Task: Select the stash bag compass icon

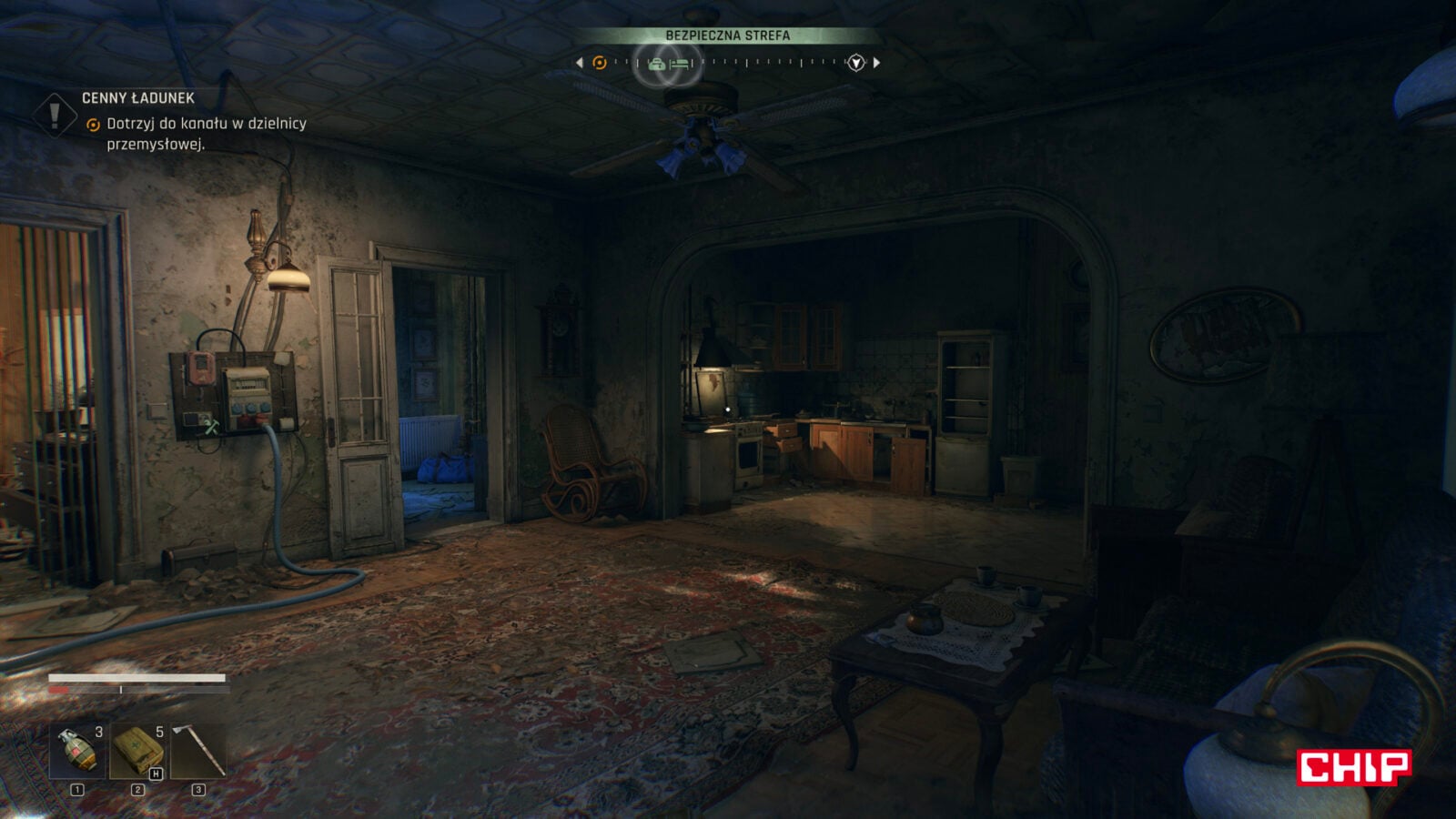Action: coord(656,64)
